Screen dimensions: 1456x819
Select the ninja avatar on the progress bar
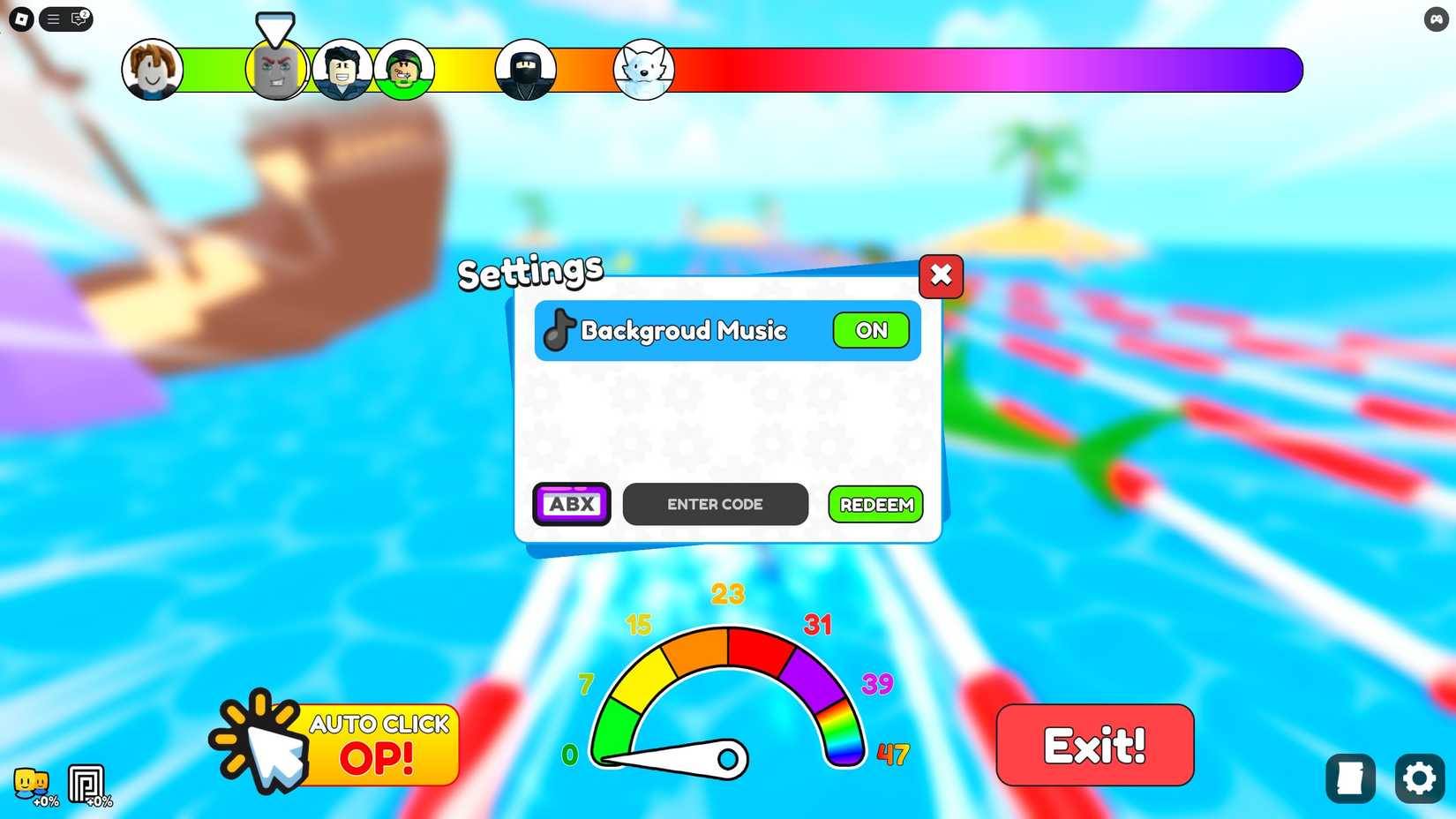(525, 69)
